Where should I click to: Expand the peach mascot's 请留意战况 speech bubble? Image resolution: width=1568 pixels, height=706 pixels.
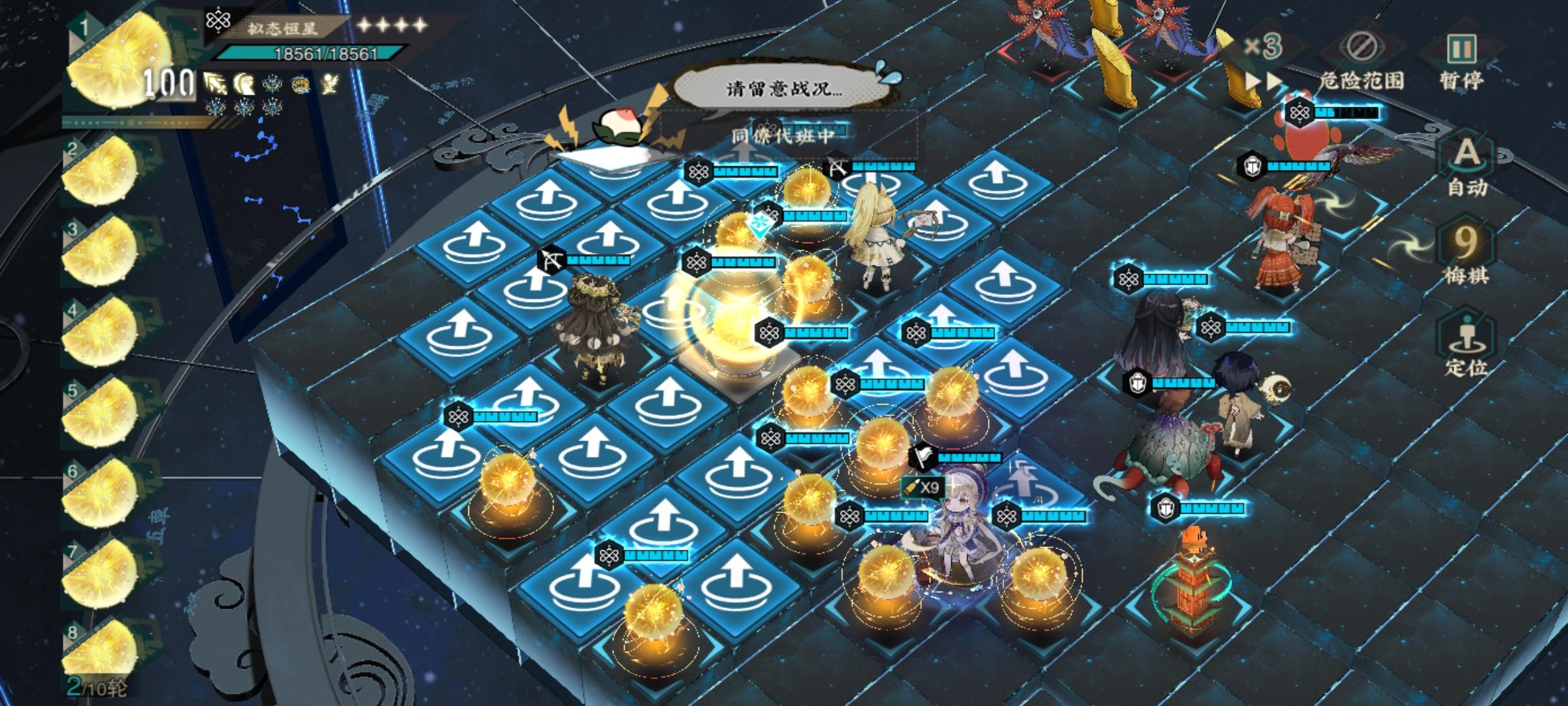click(x=781, y=88)
